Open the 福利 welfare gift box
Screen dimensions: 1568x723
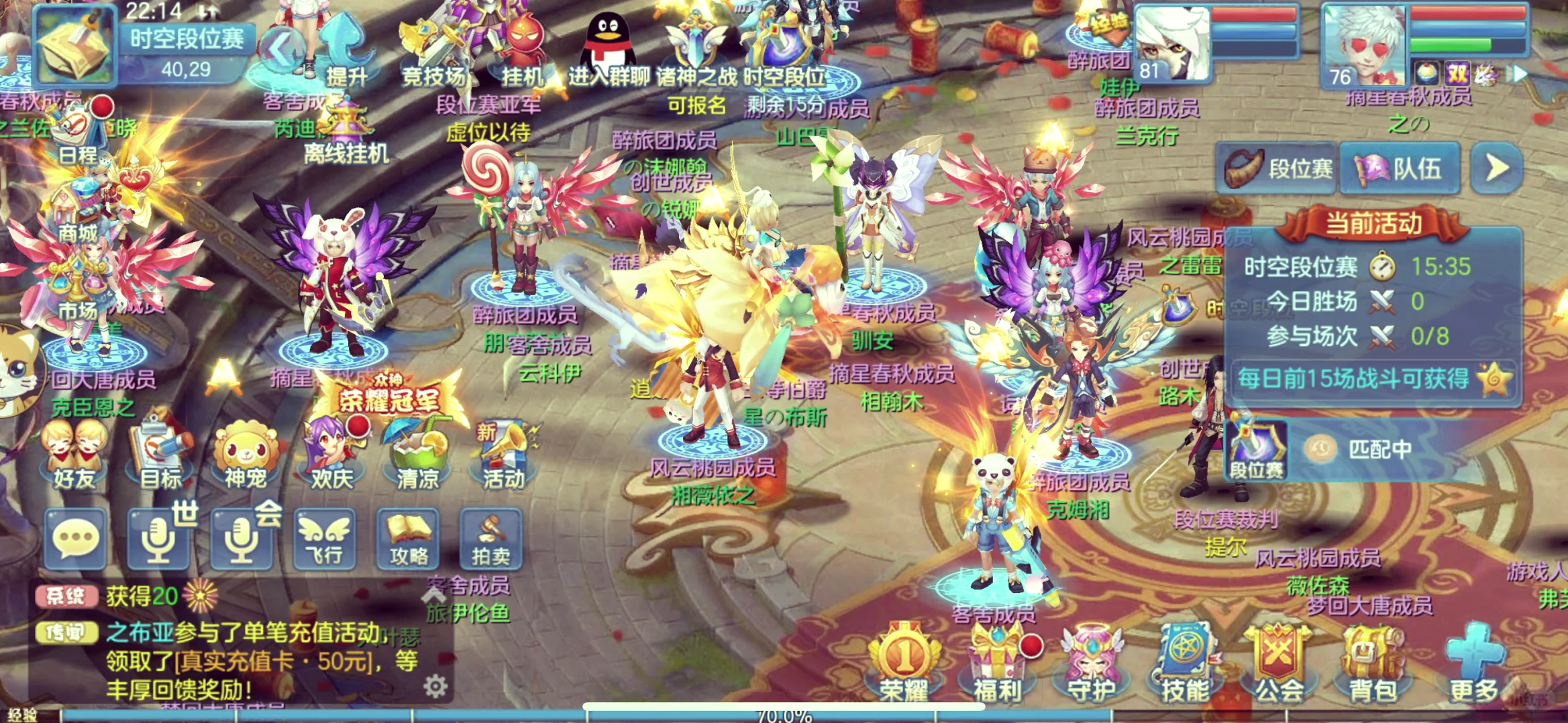coord(998,664)
